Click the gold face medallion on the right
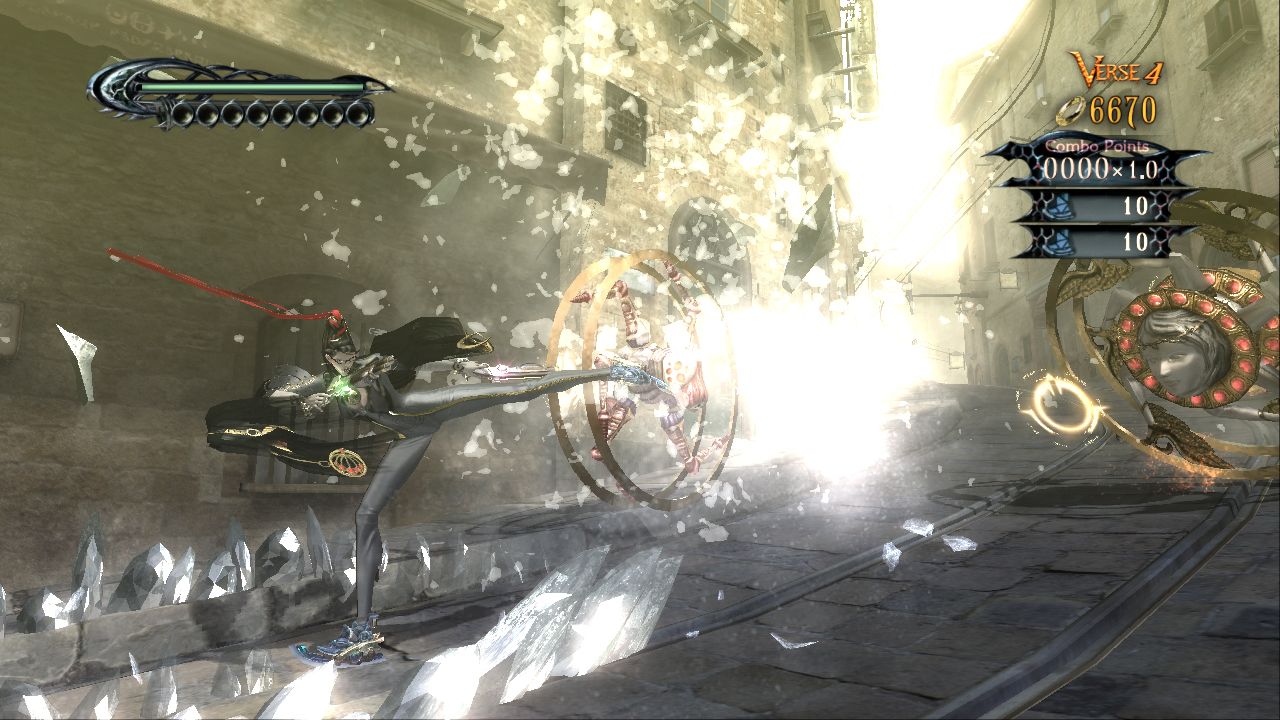 [x=1185, y=345]
